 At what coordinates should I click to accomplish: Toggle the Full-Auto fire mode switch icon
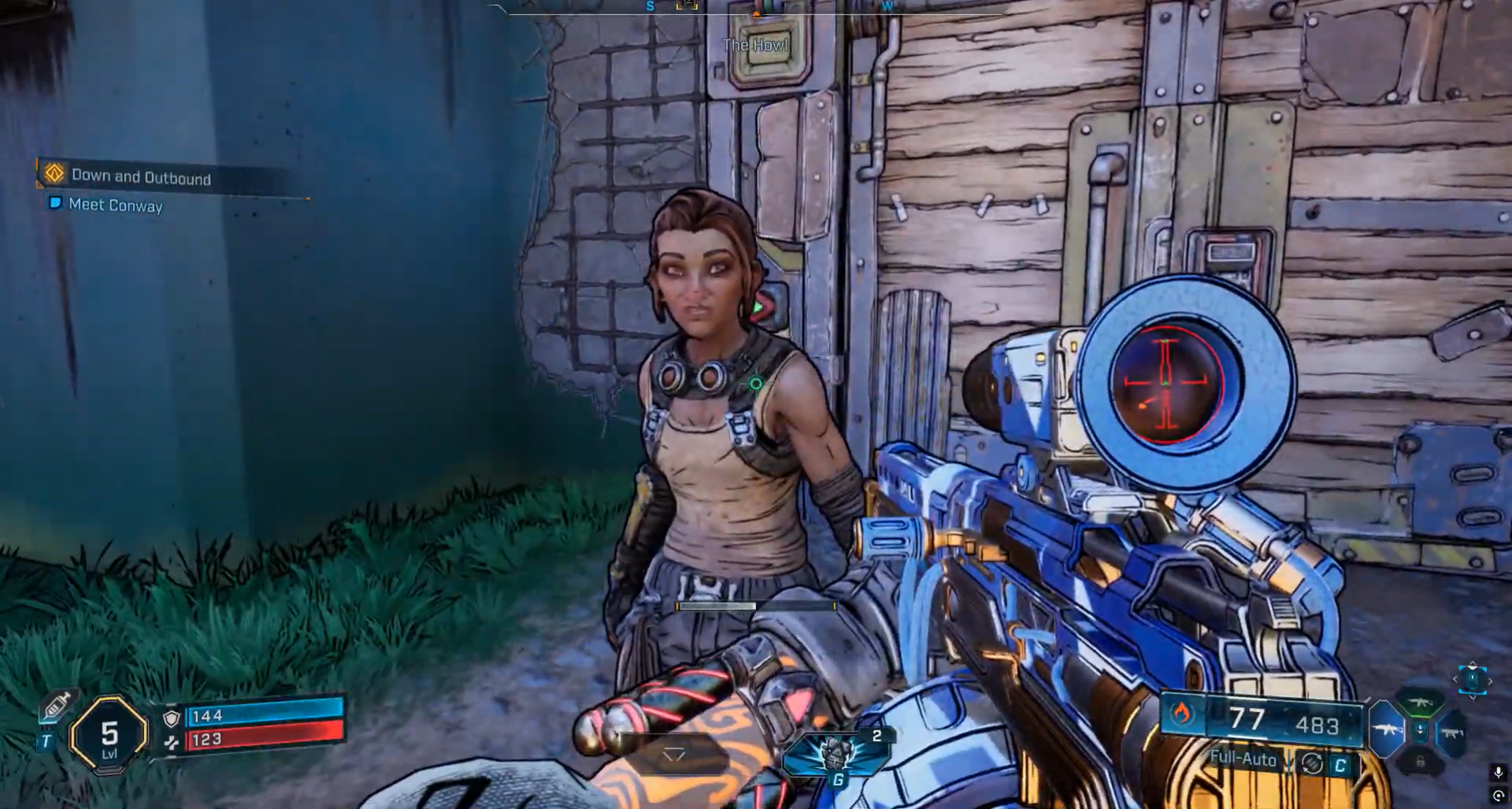click(x=1312, y=763)
